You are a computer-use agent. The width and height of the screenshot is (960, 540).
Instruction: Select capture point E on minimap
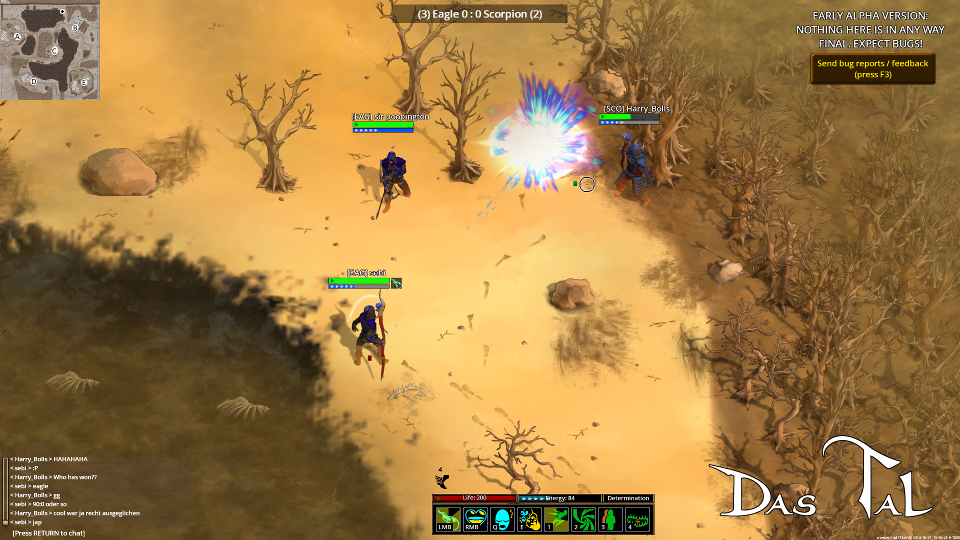pos(84,81)
